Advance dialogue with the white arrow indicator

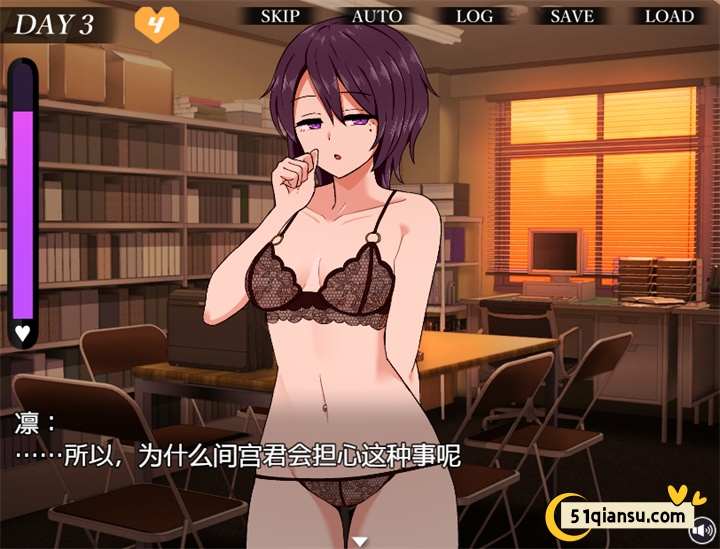[360, 541]
